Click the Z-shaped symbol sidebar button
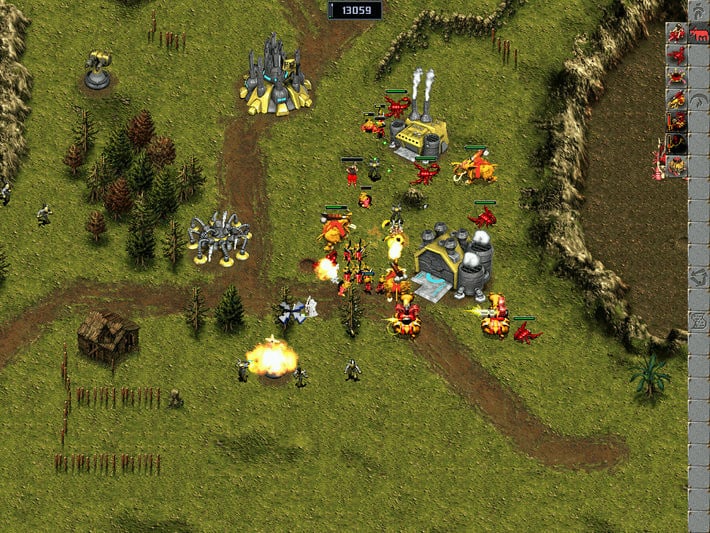The image size is (710, 533). pyautogui.click(x=700, y=322)
